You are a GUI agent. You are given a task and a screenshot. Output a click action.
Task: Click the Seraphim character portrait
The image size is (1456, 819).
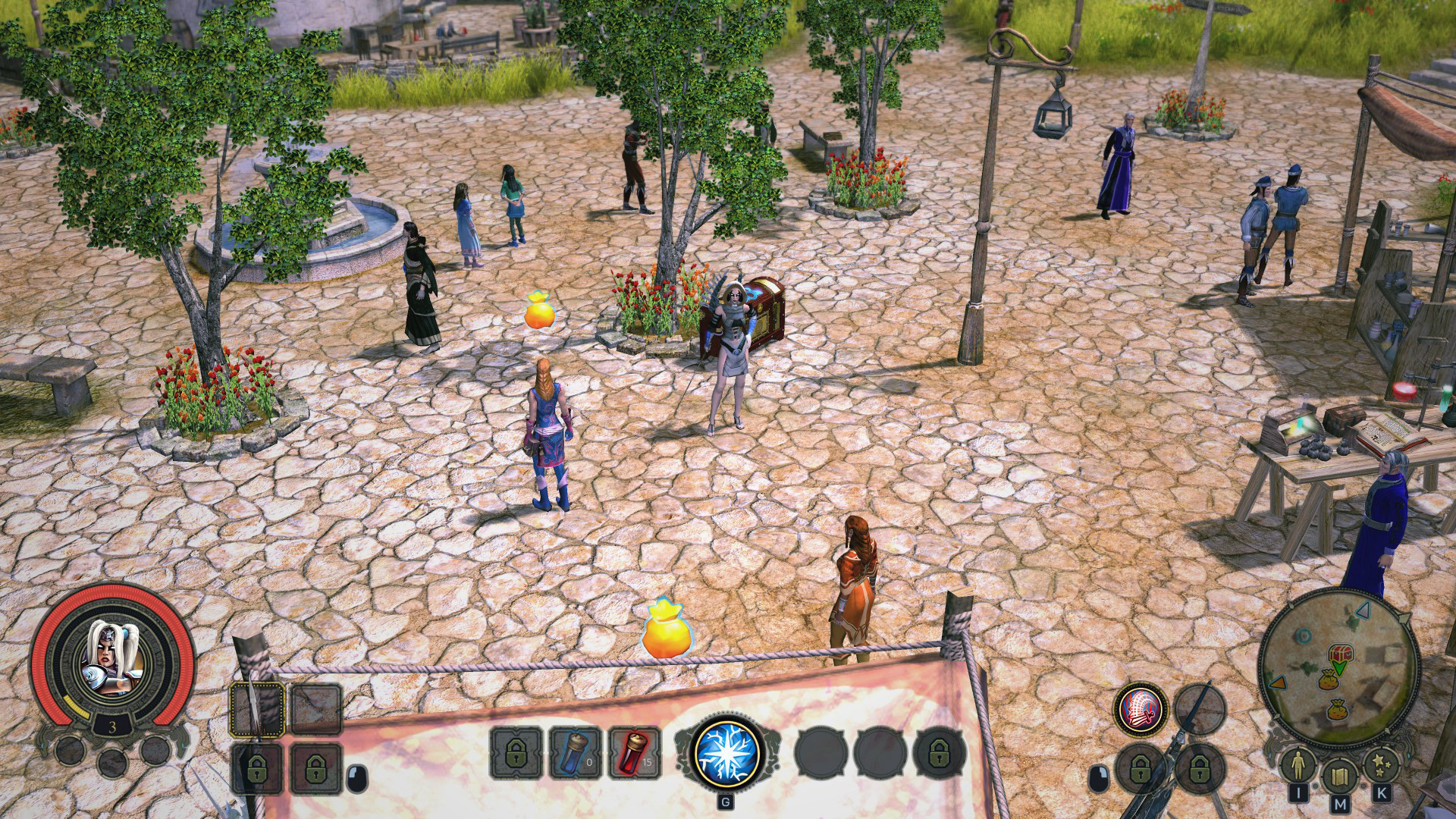click(113, 658)
